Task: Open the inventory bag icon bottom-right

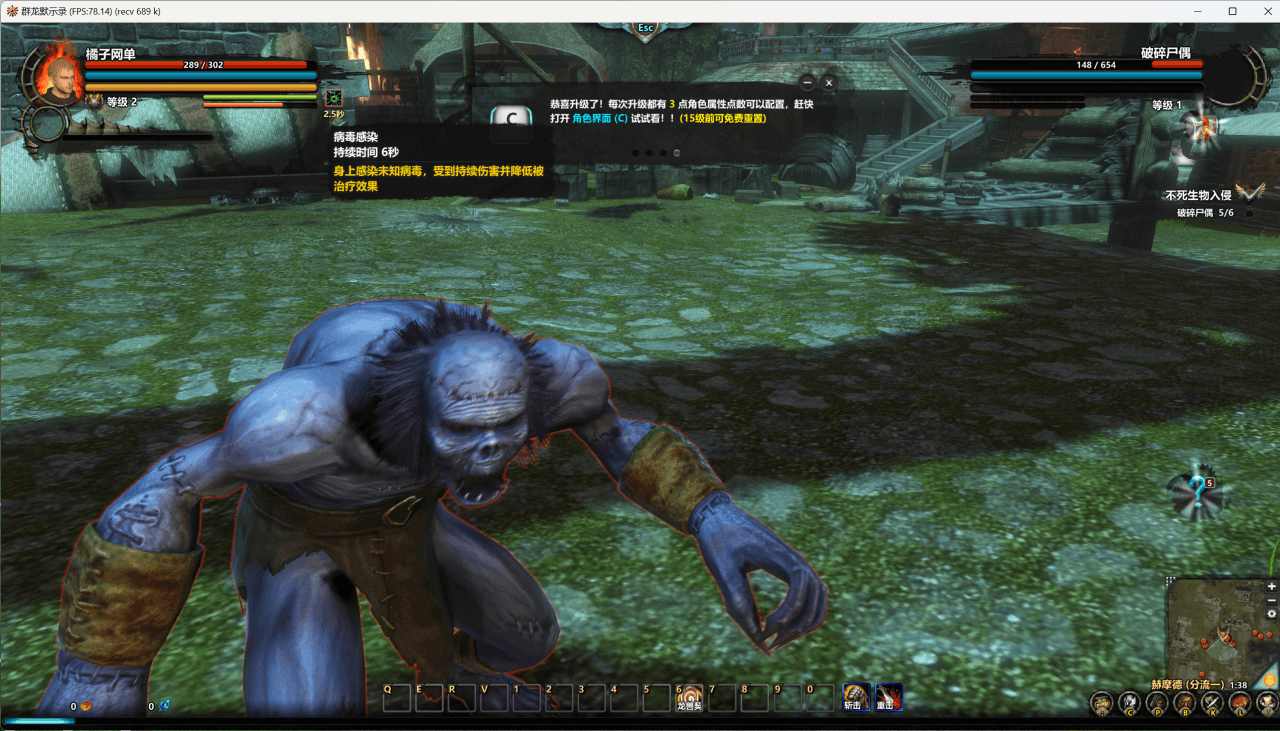Action: click(1101, 702)
